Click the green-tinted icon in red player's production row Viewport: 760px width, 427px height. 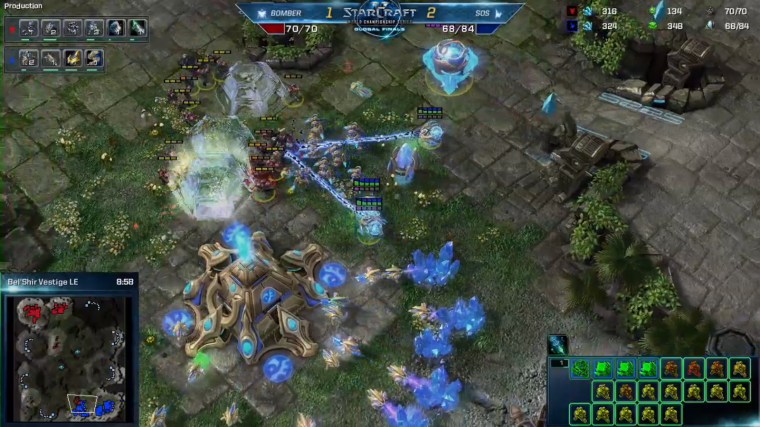(x=137, y=28)
